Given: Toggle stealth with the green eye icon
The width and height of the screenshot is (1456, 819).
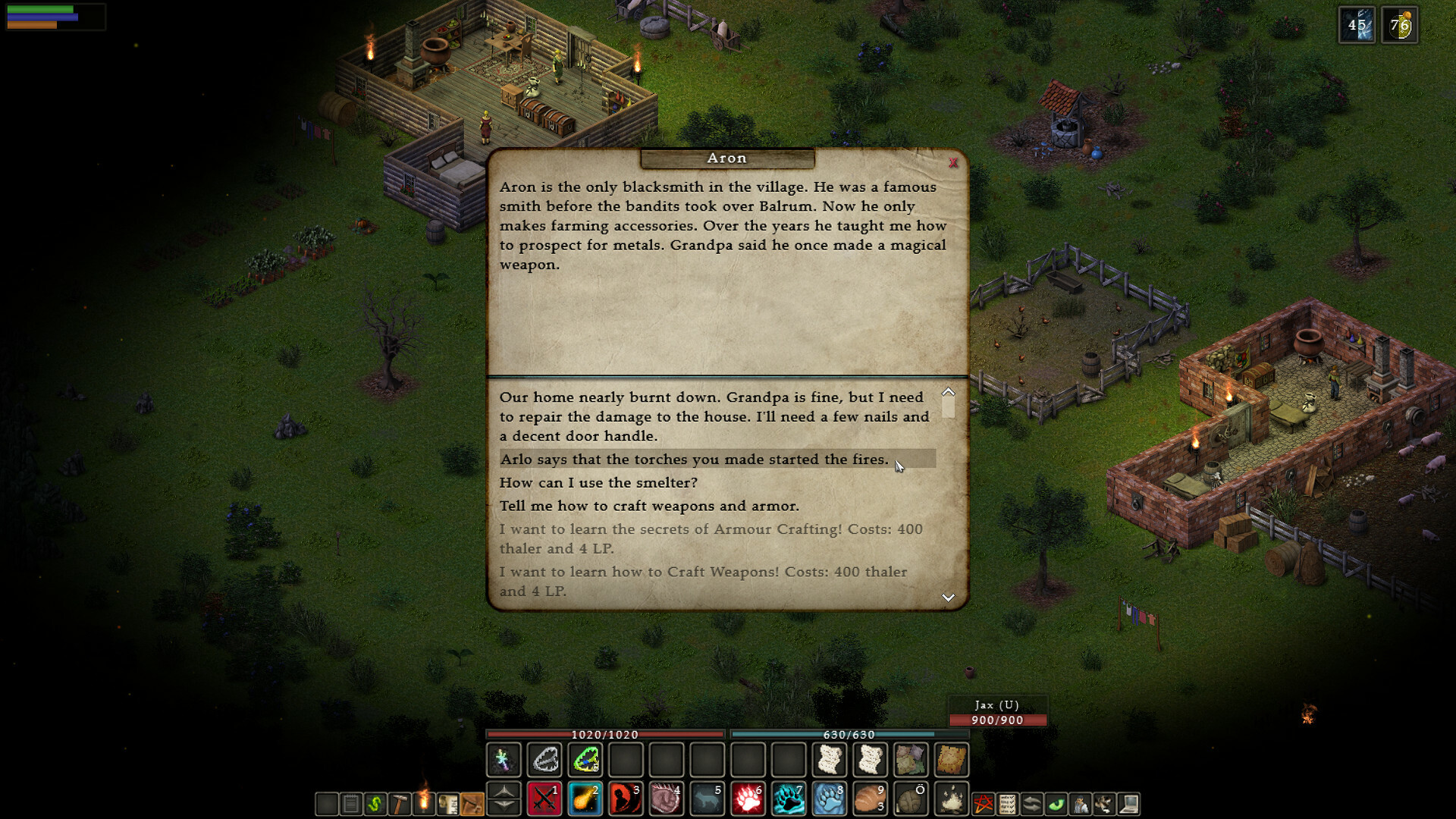Looking at the screenshot, I should click(1057, 802).
